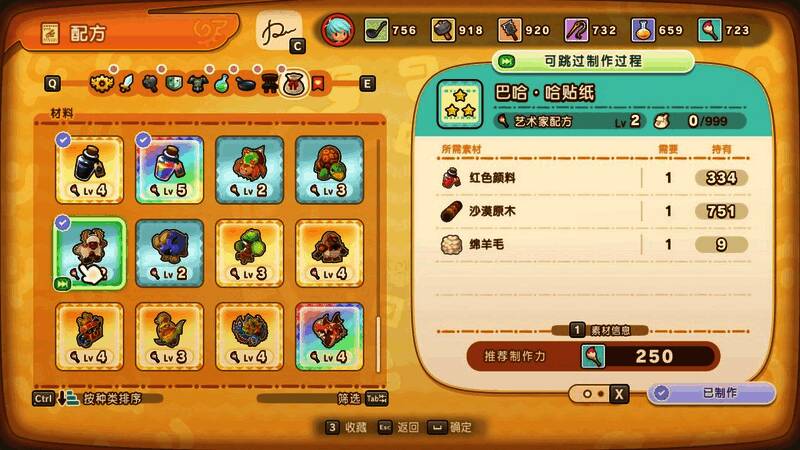The height and width of the screenshot is (450, 800).
Task: Switch to the red bookmark favorites tab
Action: [318, 84]
